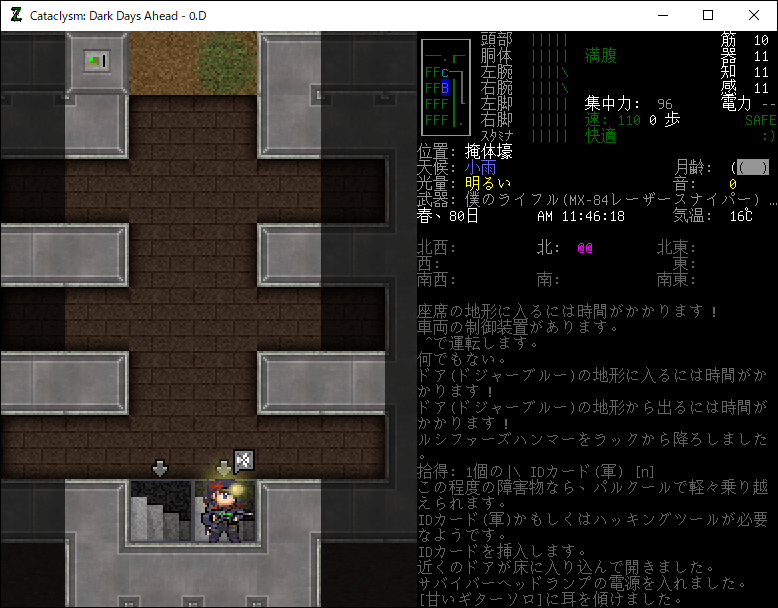Image resolution: width=778 pixels, height=608 pixels.
Task: Click the overmap minimap in the sidebar
Action: 444,87
